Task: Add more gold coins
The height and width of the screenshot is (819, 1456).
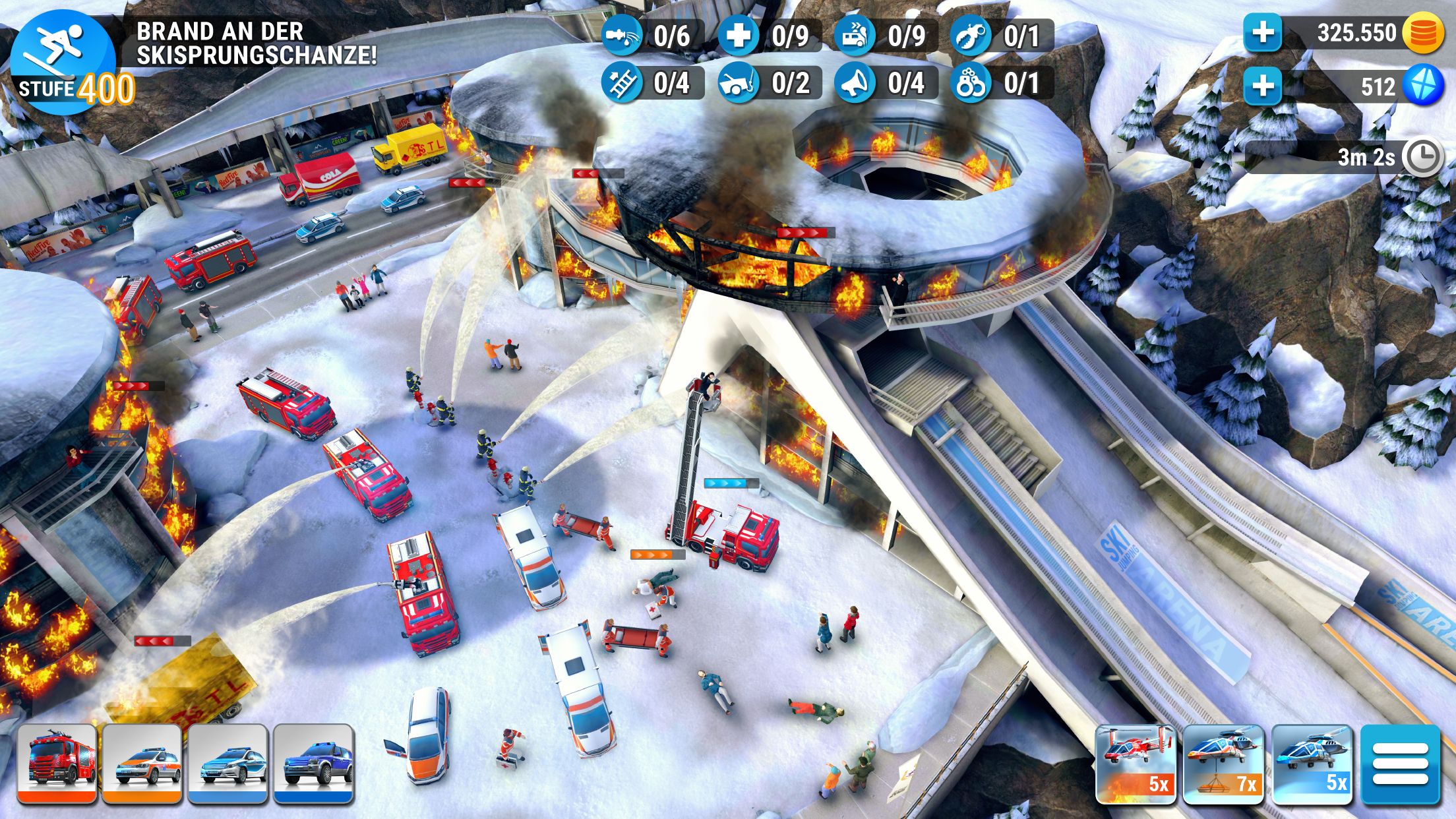Action: (x=1263, y=33)
